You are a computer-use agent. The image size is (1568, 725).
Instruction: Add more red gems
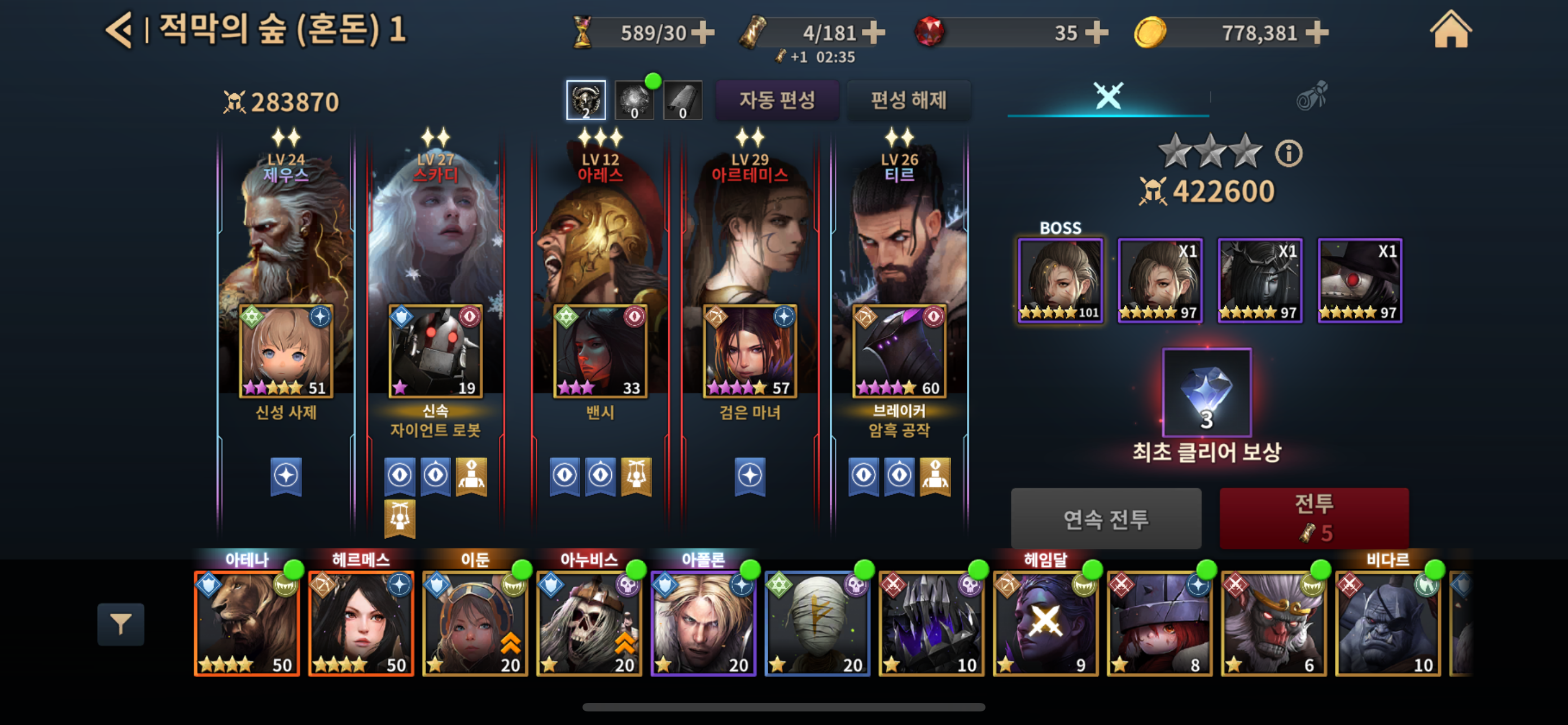coord(1096,33)
